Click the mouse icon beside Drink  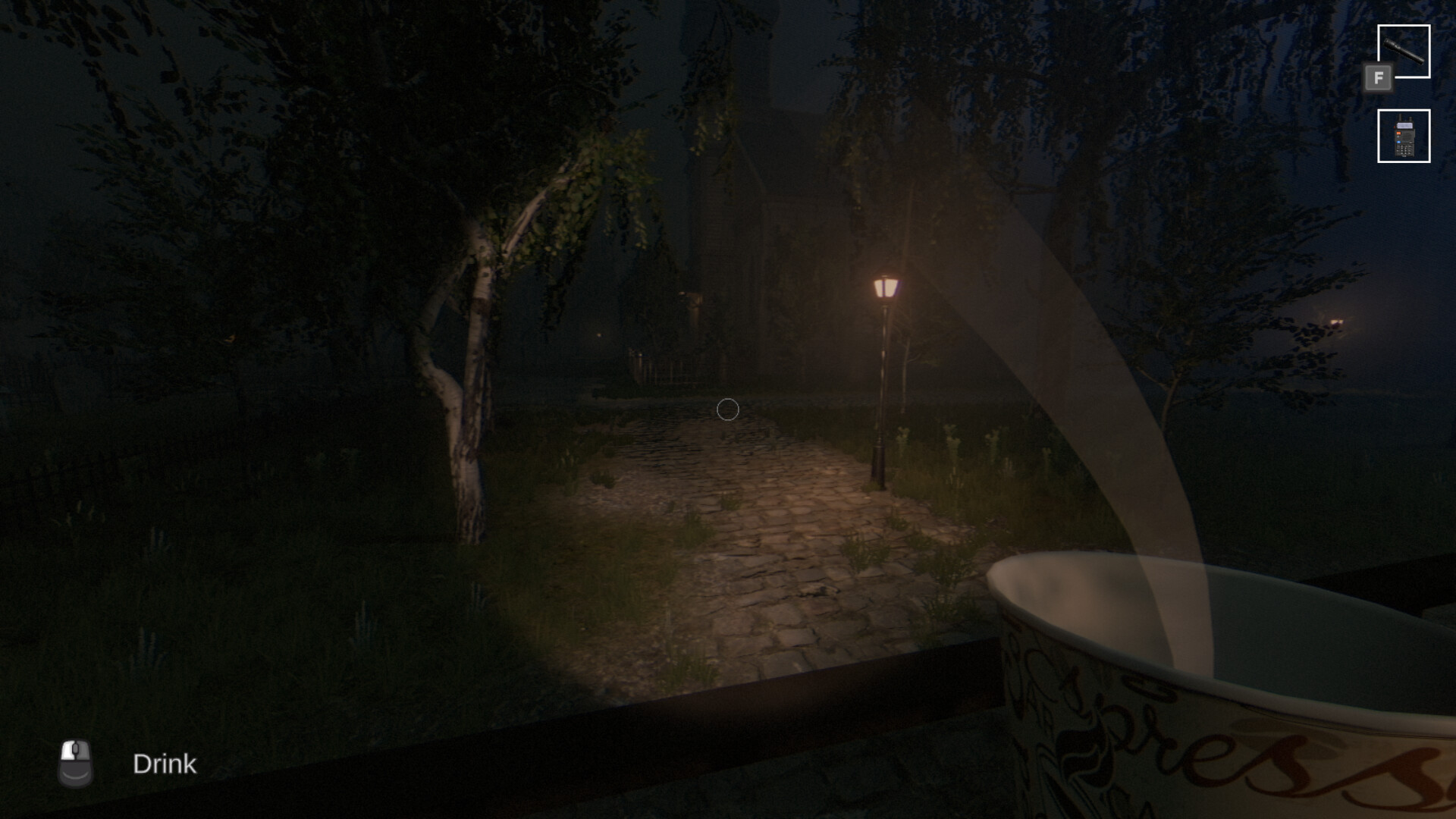coord(75,764)
